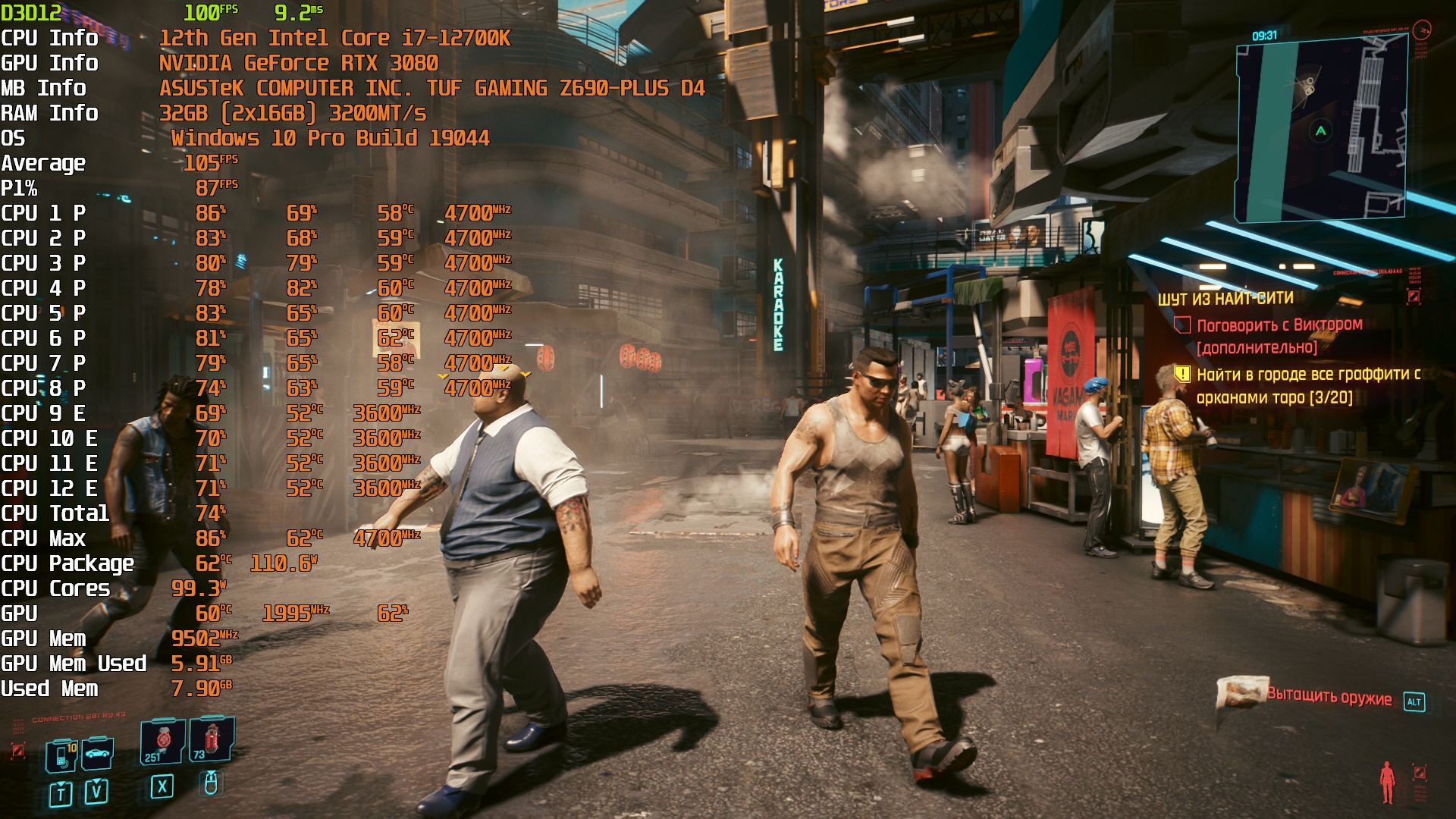Select the «Поговорить с Виктором» objective
The height and width of the screenshot is (819, 1456).
1279,325
